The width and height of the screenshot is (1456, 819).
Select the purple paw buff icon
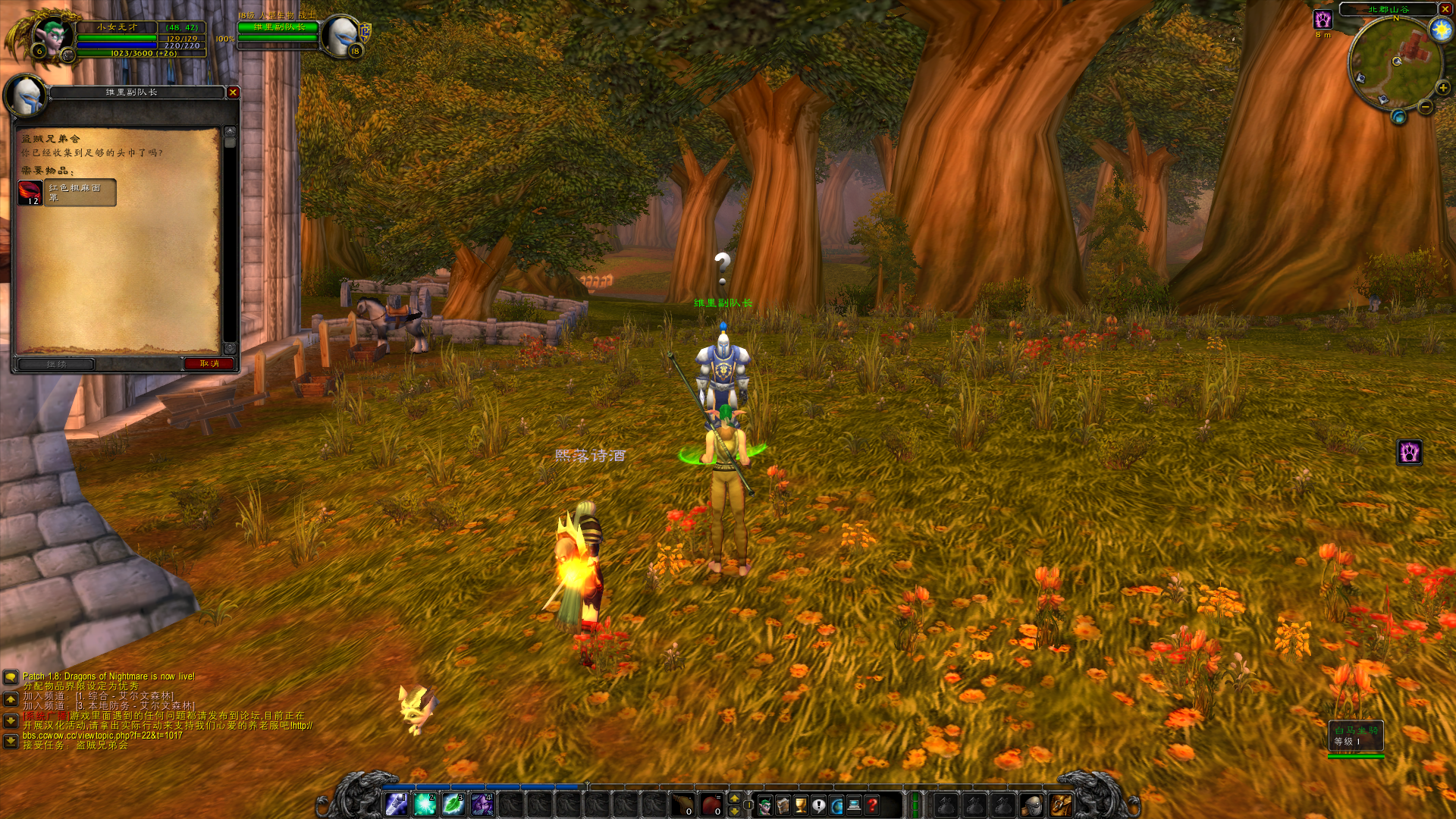click(1323, 20)
